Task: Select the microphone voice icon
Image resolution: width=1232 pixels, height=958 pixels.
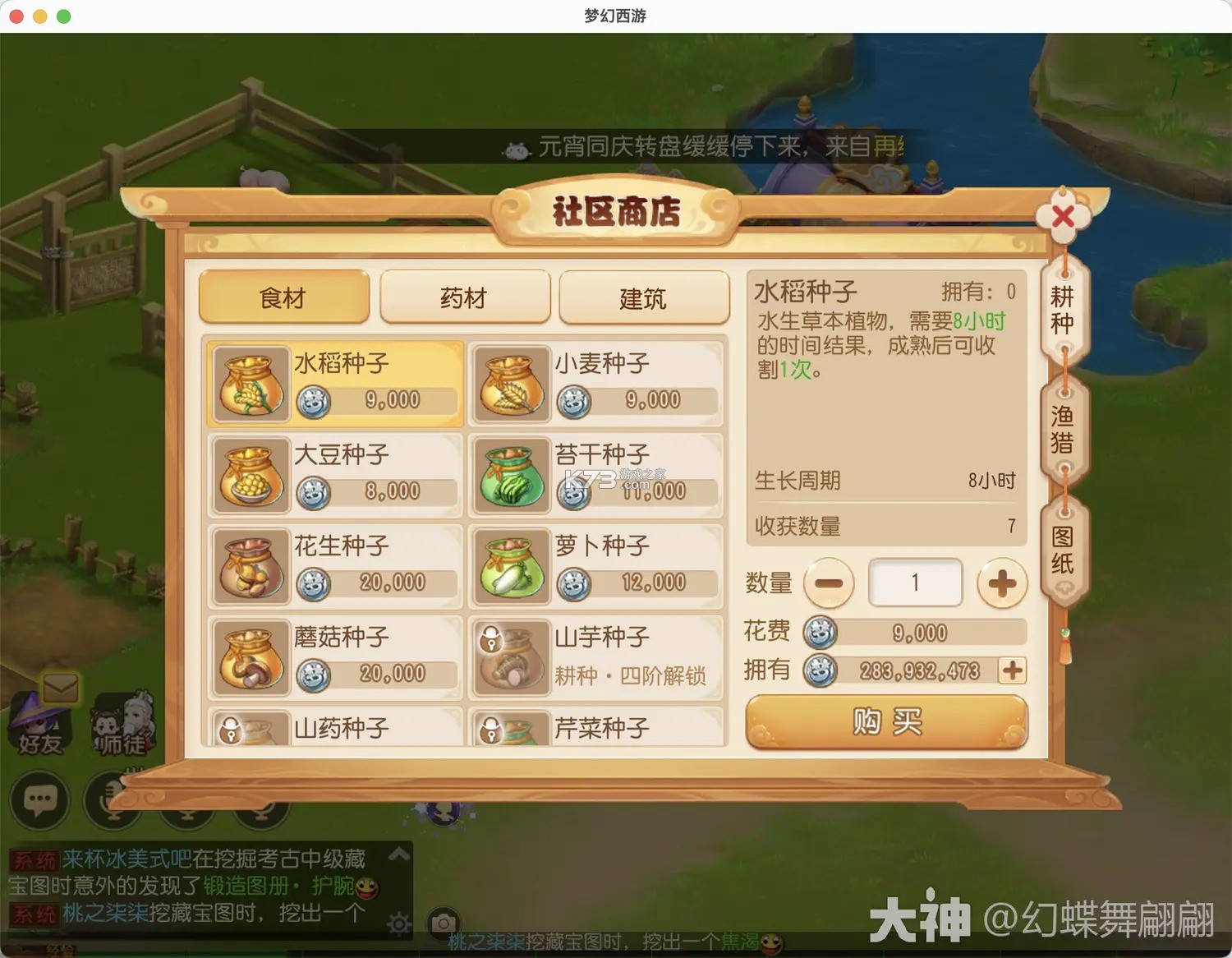Action: pyautogui.click(x=113, y=800)
